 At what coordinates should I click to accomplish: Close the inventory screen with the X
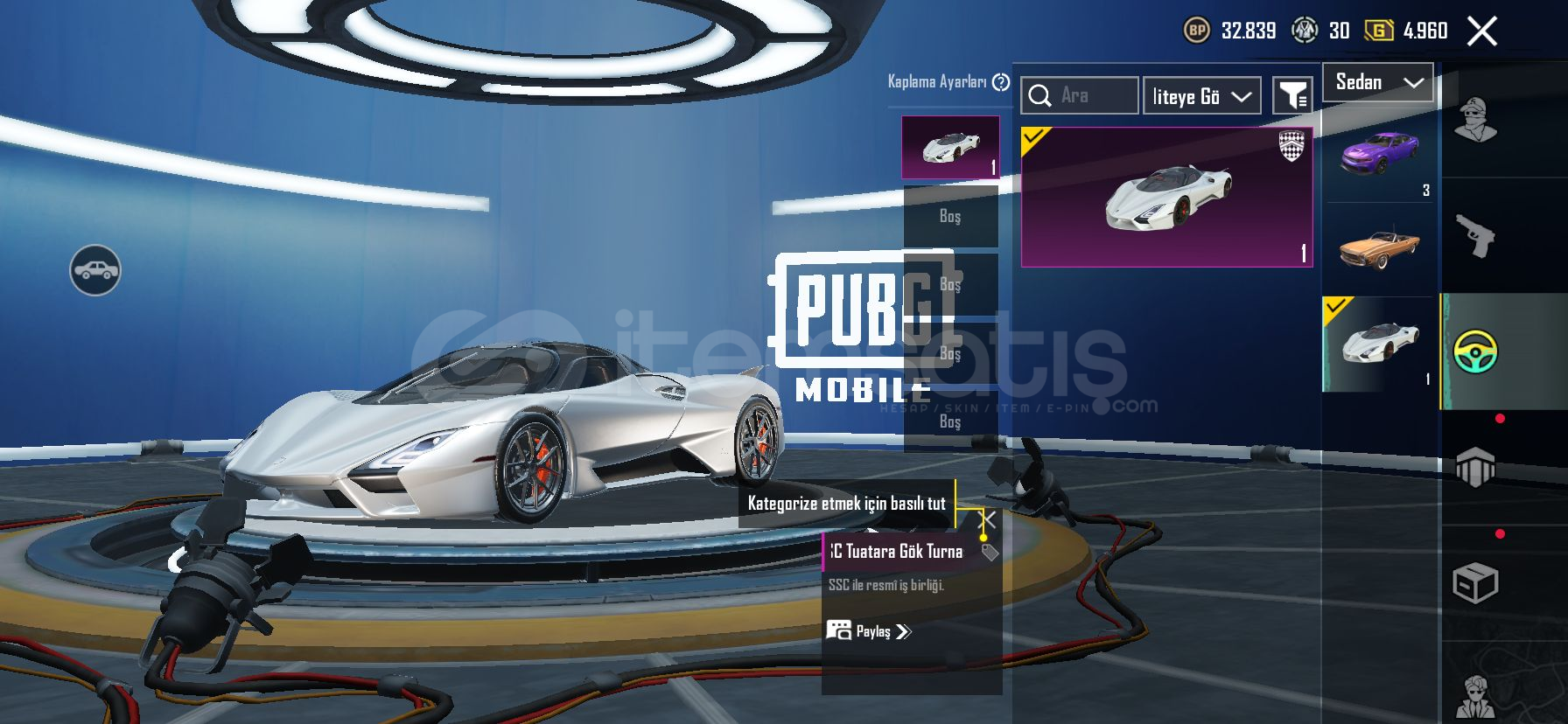(1481, 31)
